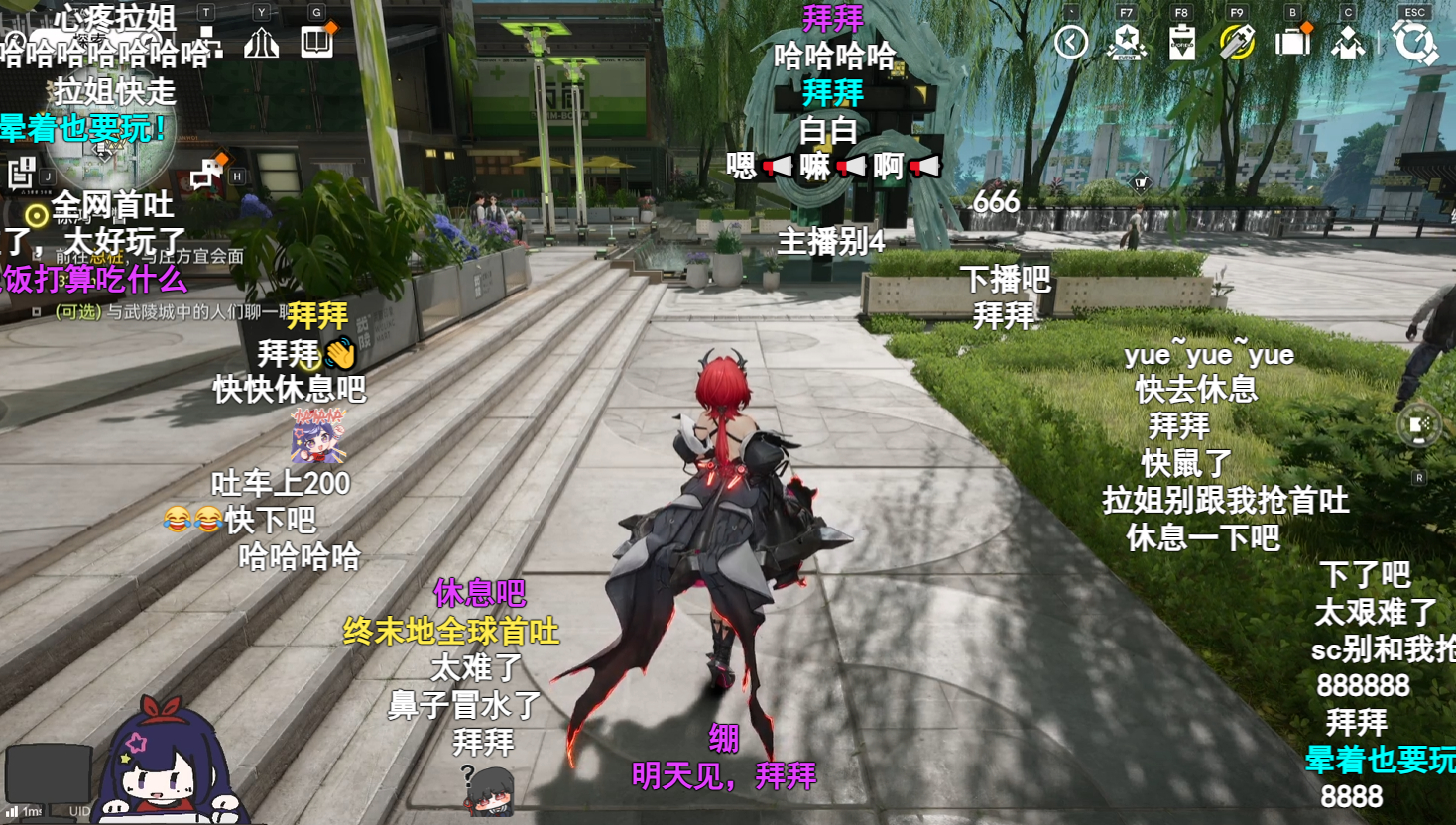
Task: Open the Endfield clipboard icon
Action: tap(1182, 43)
